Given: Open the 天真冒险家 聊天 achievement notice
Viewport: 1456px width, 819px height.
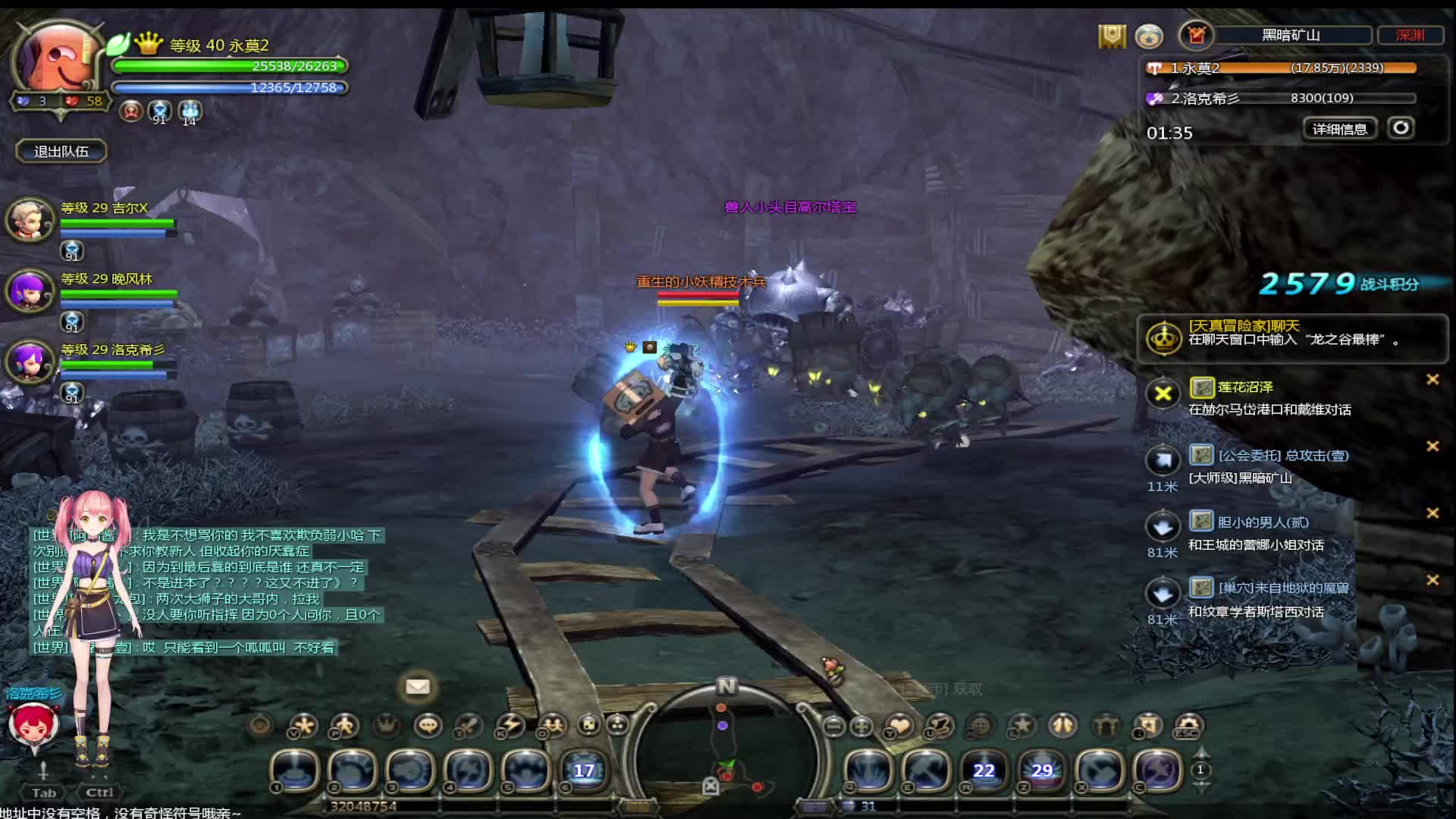Looking at the screenshot, I should coord(1289,333).
